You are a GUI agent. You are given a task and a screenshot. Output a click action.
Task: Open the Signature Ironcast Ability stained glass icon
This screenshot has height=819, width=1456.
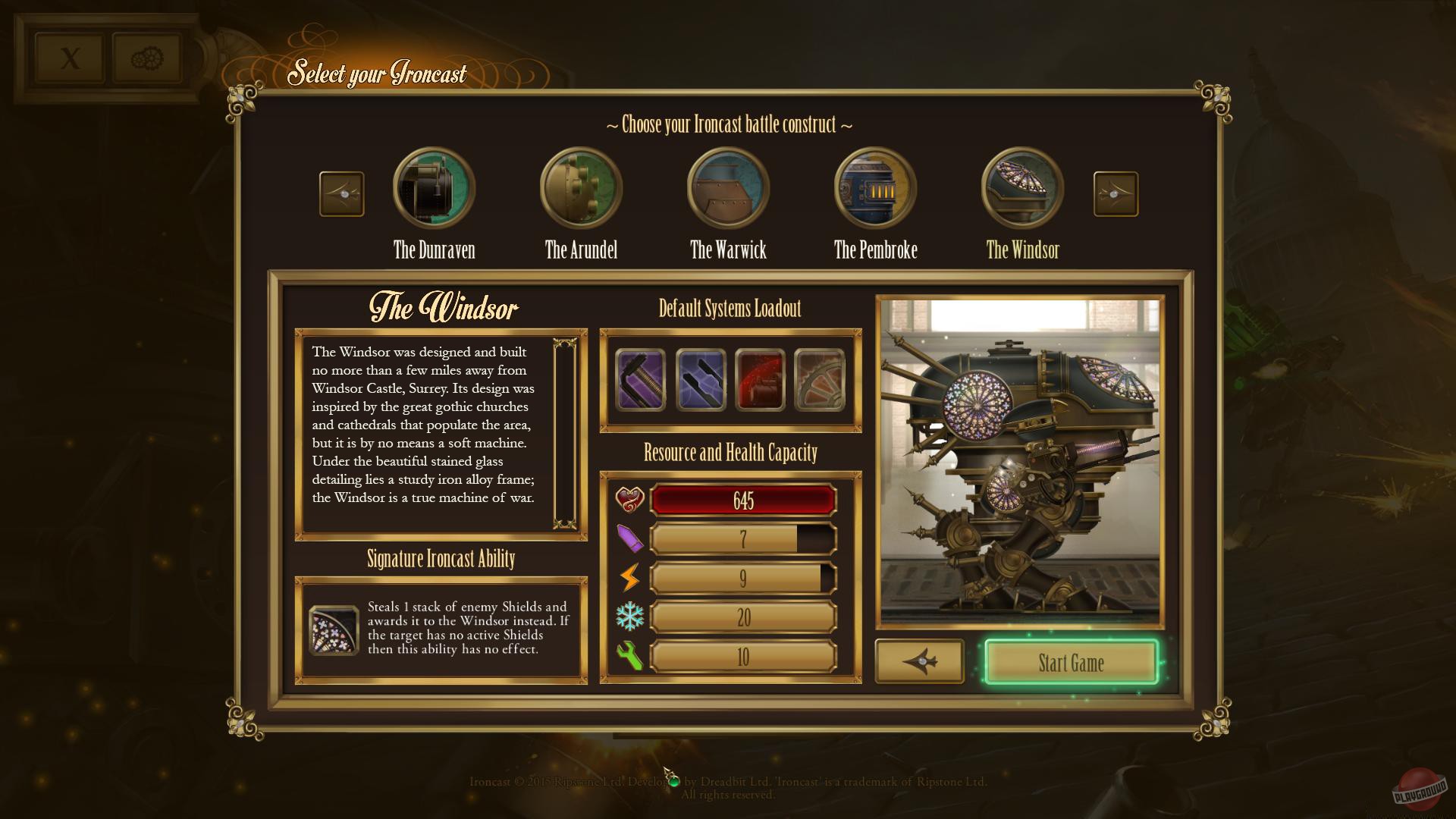point(334,629)
